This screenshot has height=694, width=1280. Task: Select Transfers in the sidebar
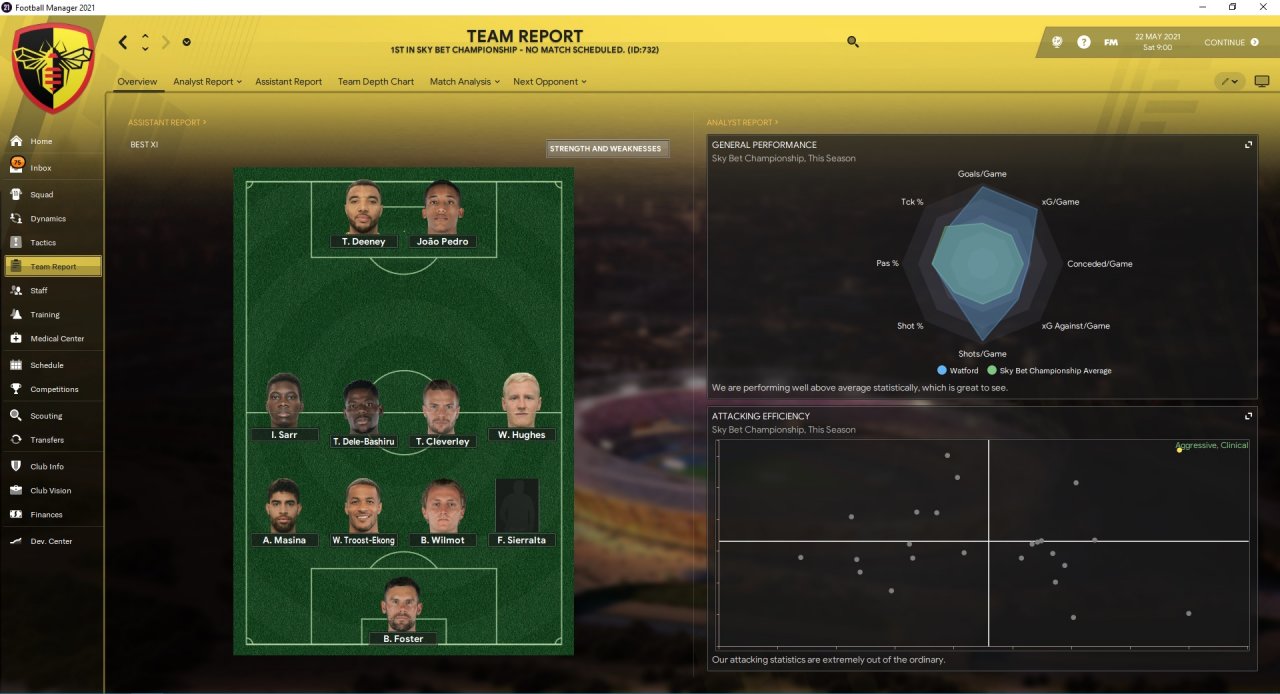(46, 440)
